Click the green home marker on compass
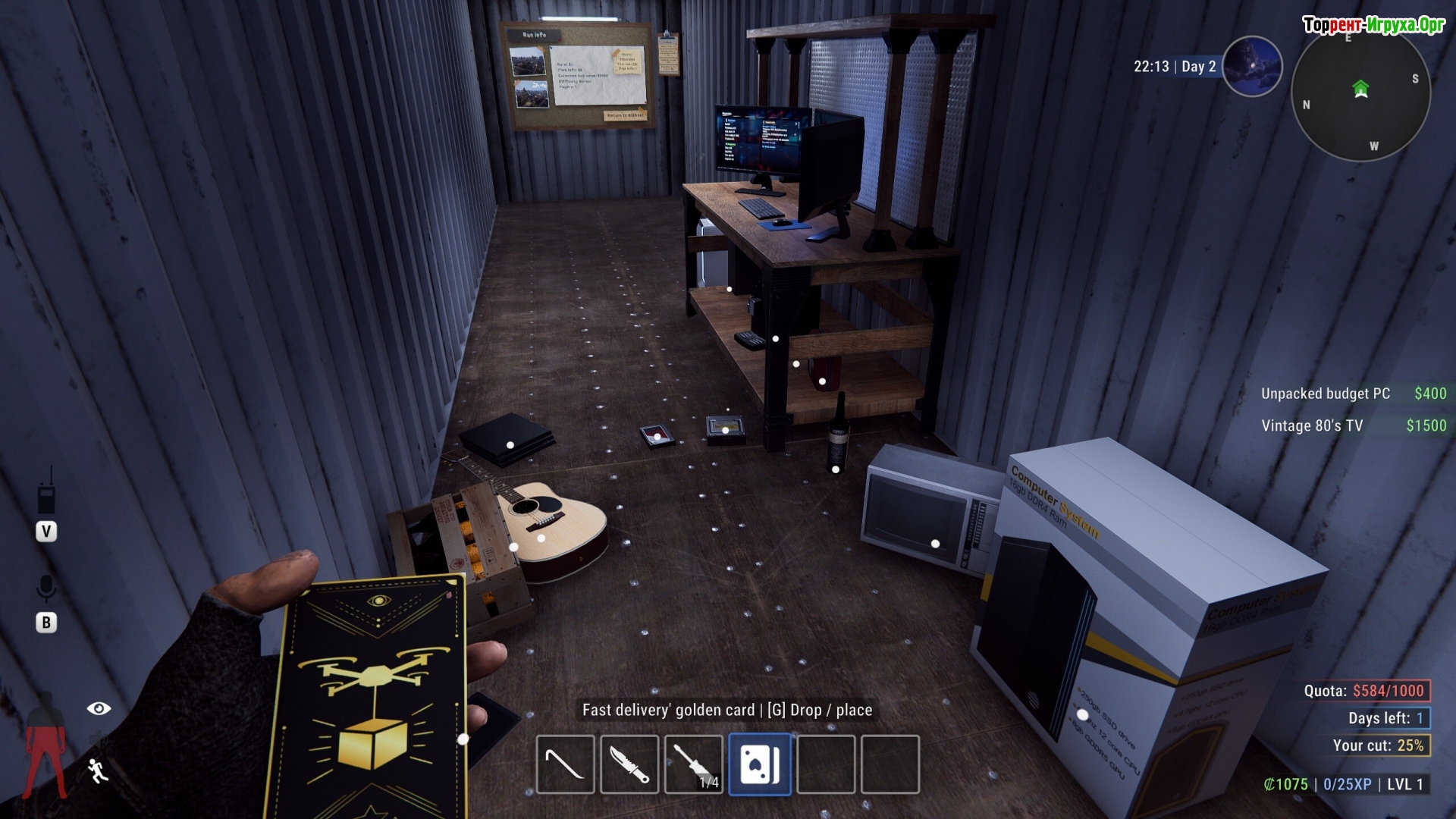 (x=1360, y=89)
